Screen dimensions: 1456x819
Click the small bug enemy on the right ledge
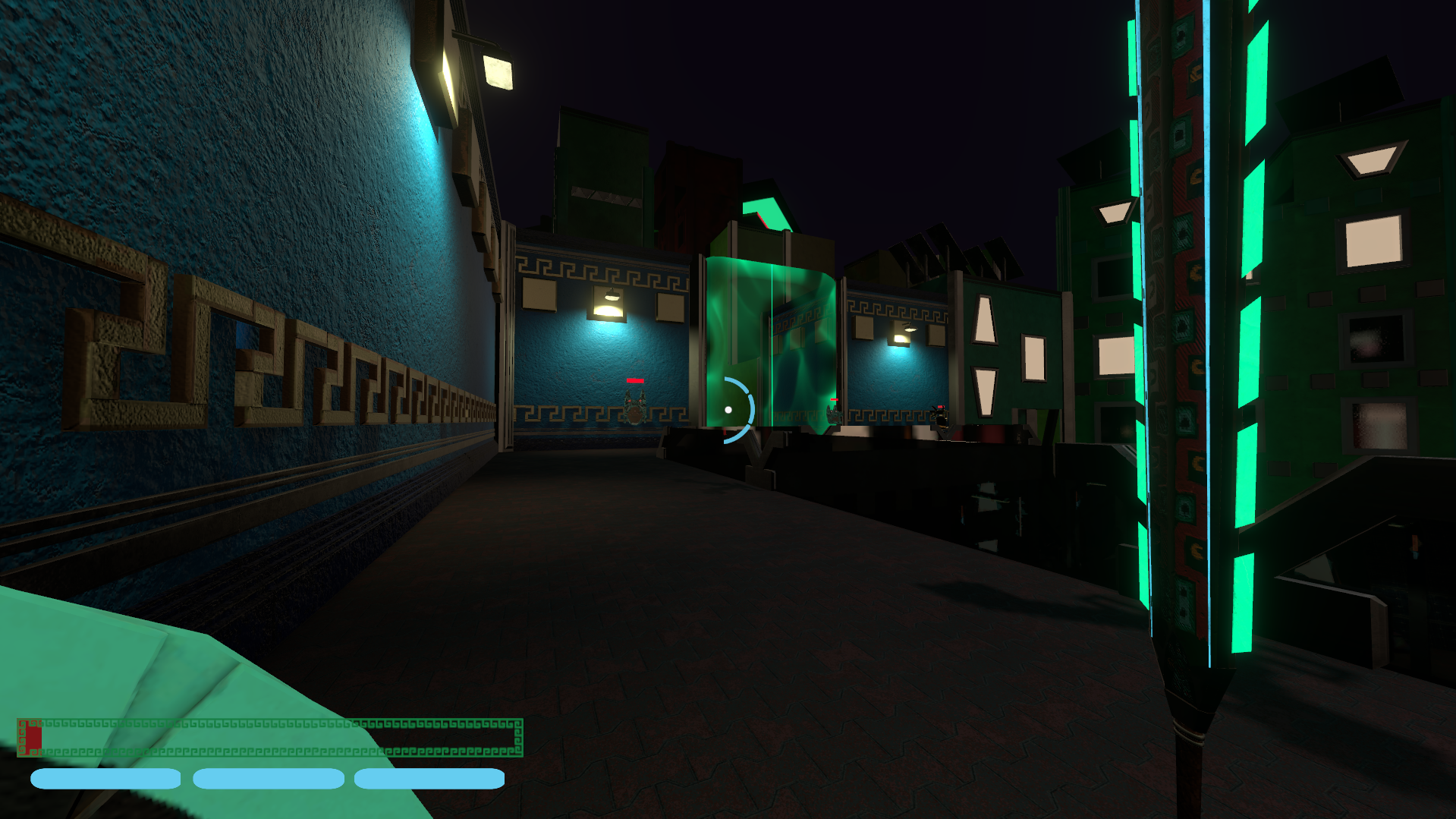[940, 417]
